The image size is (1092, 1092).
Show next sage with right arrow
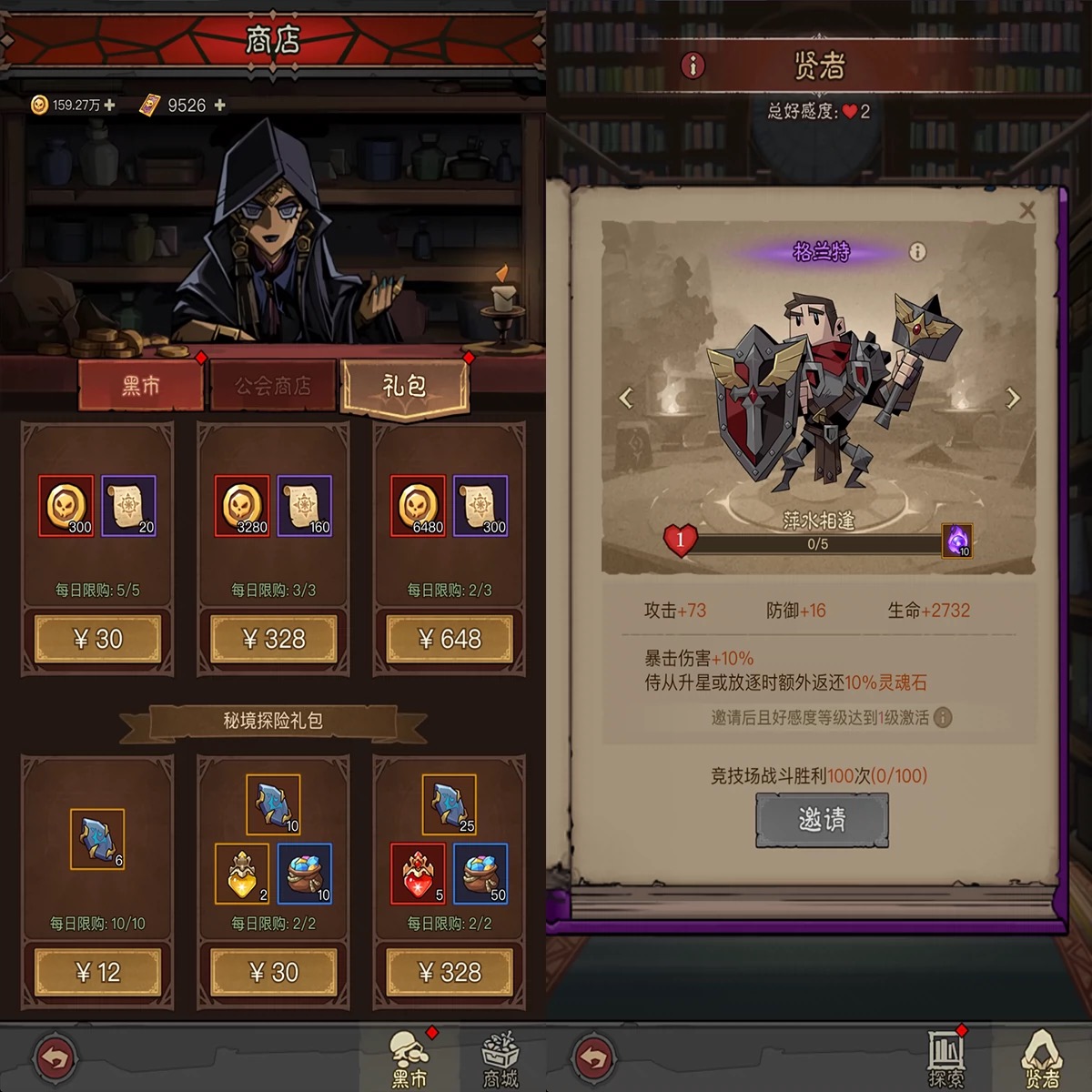[x=1013, y=398]
